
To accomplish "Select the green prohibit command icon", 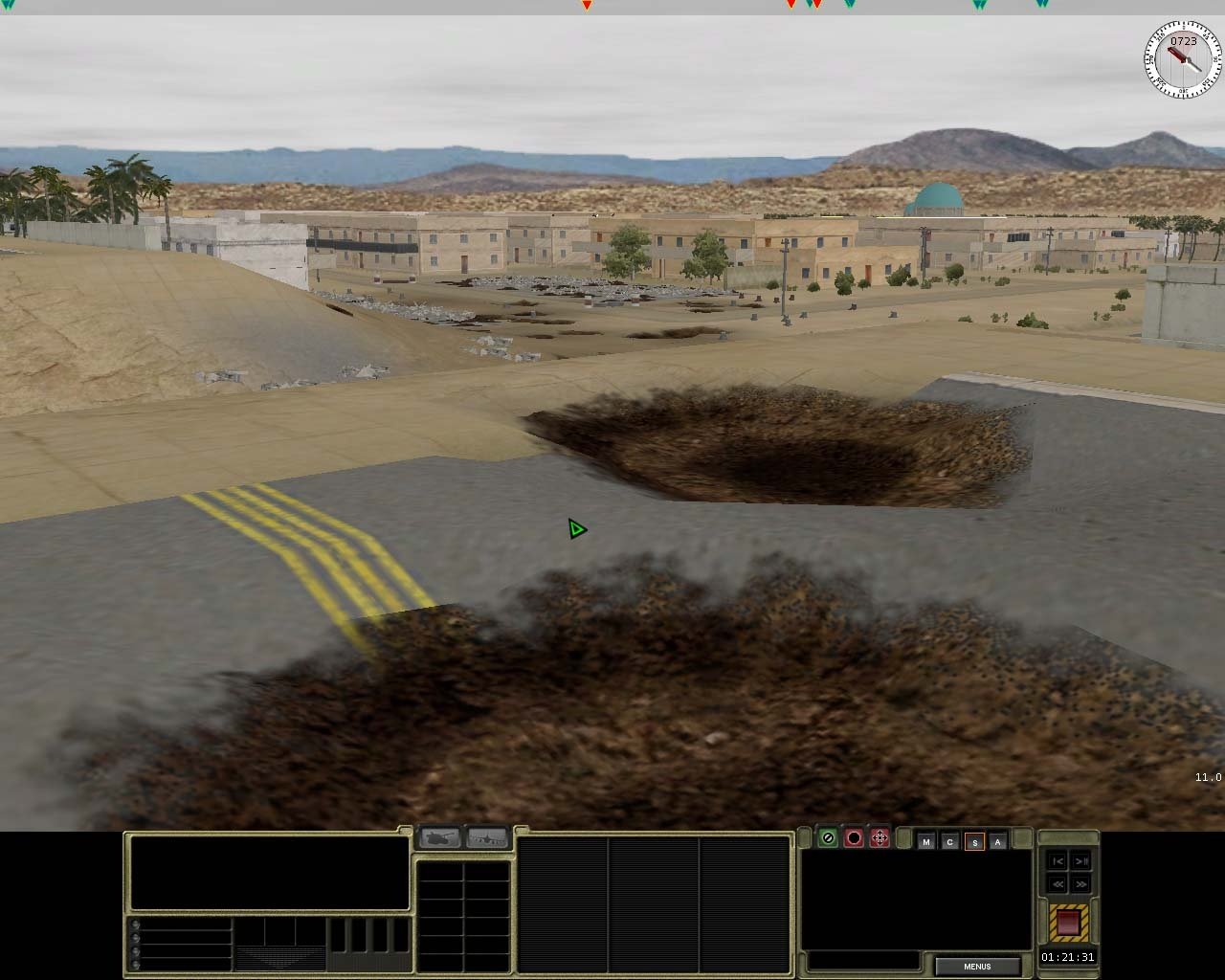I will tap(828, 837).
